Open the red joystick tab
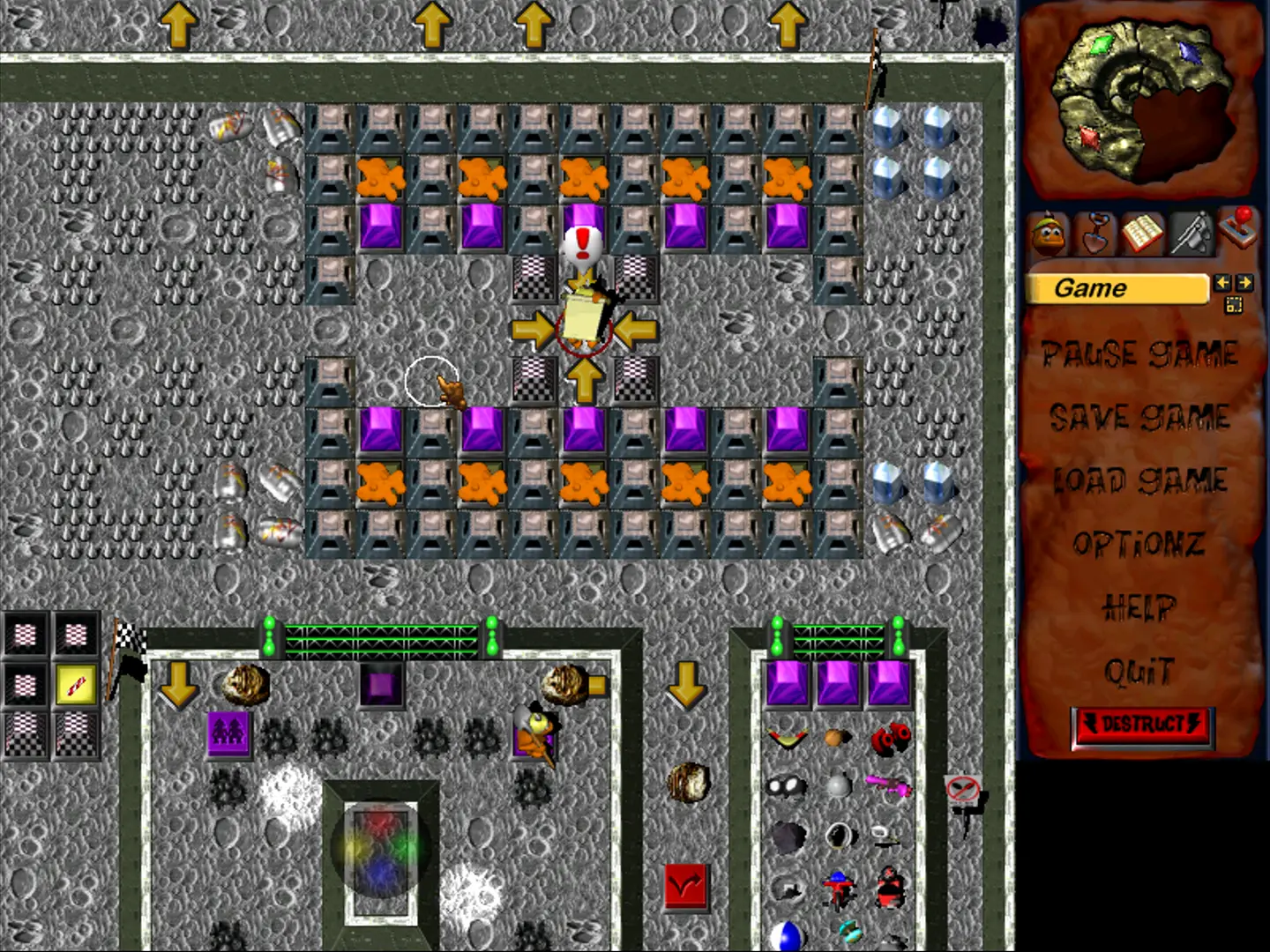 1238,229
